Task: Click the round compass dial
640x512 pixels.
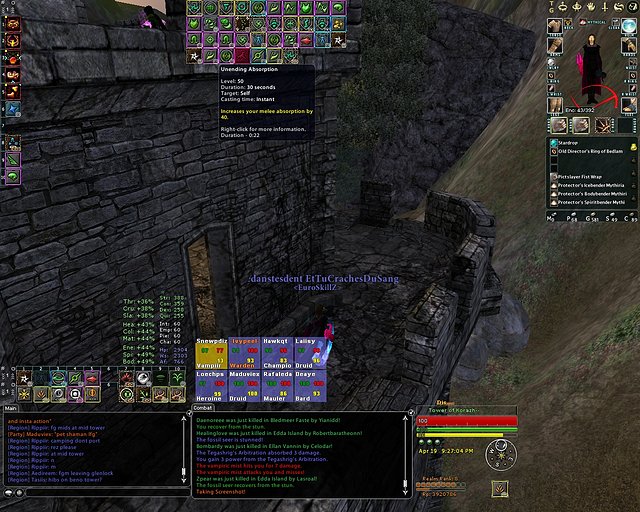Action: 500,456
